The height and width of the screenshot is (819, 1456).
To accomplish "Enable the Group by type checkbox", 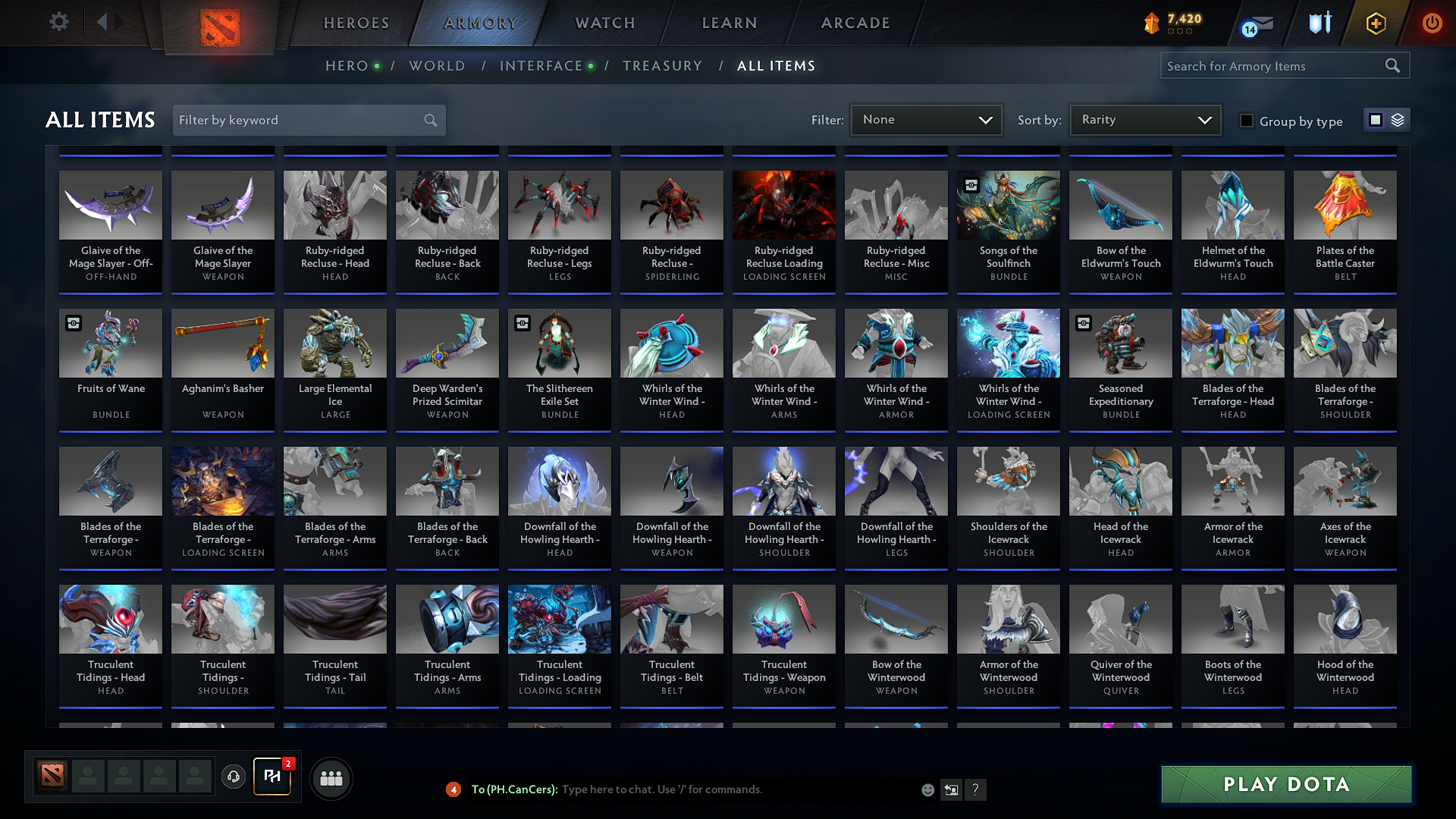I will pyautogui.click(x=1246, y=121).
